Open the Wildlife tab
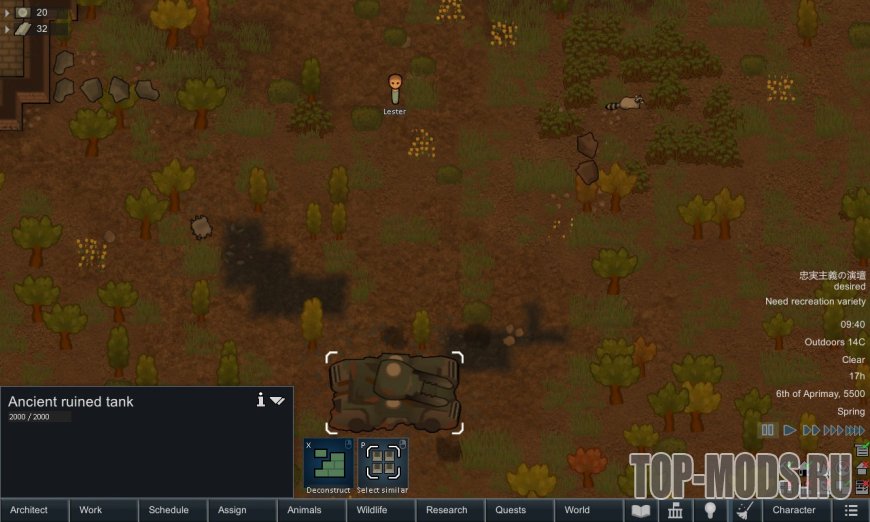 [372, 510]
